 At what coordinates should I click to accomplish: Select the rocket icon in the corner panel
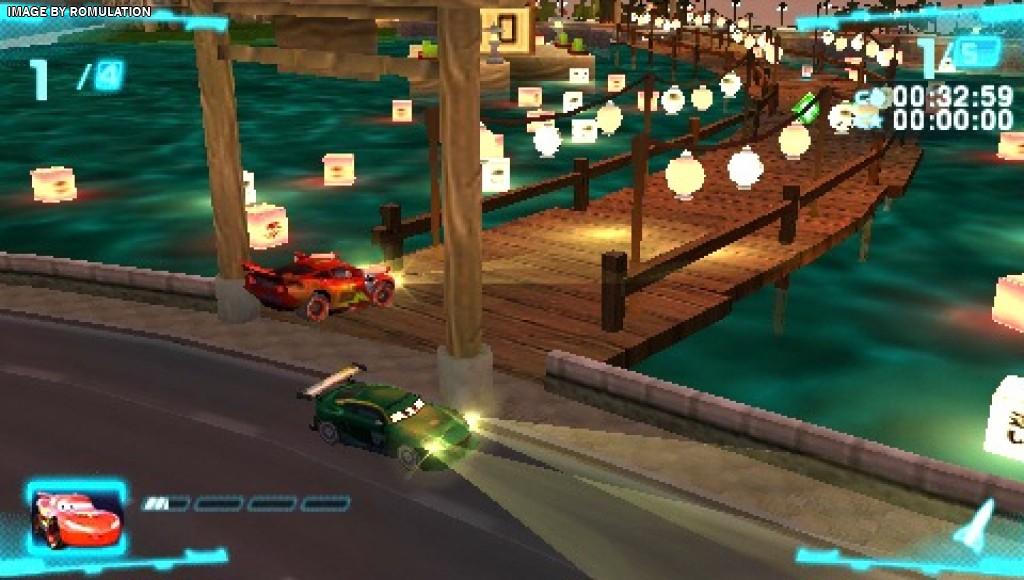[x=975, y=526]
